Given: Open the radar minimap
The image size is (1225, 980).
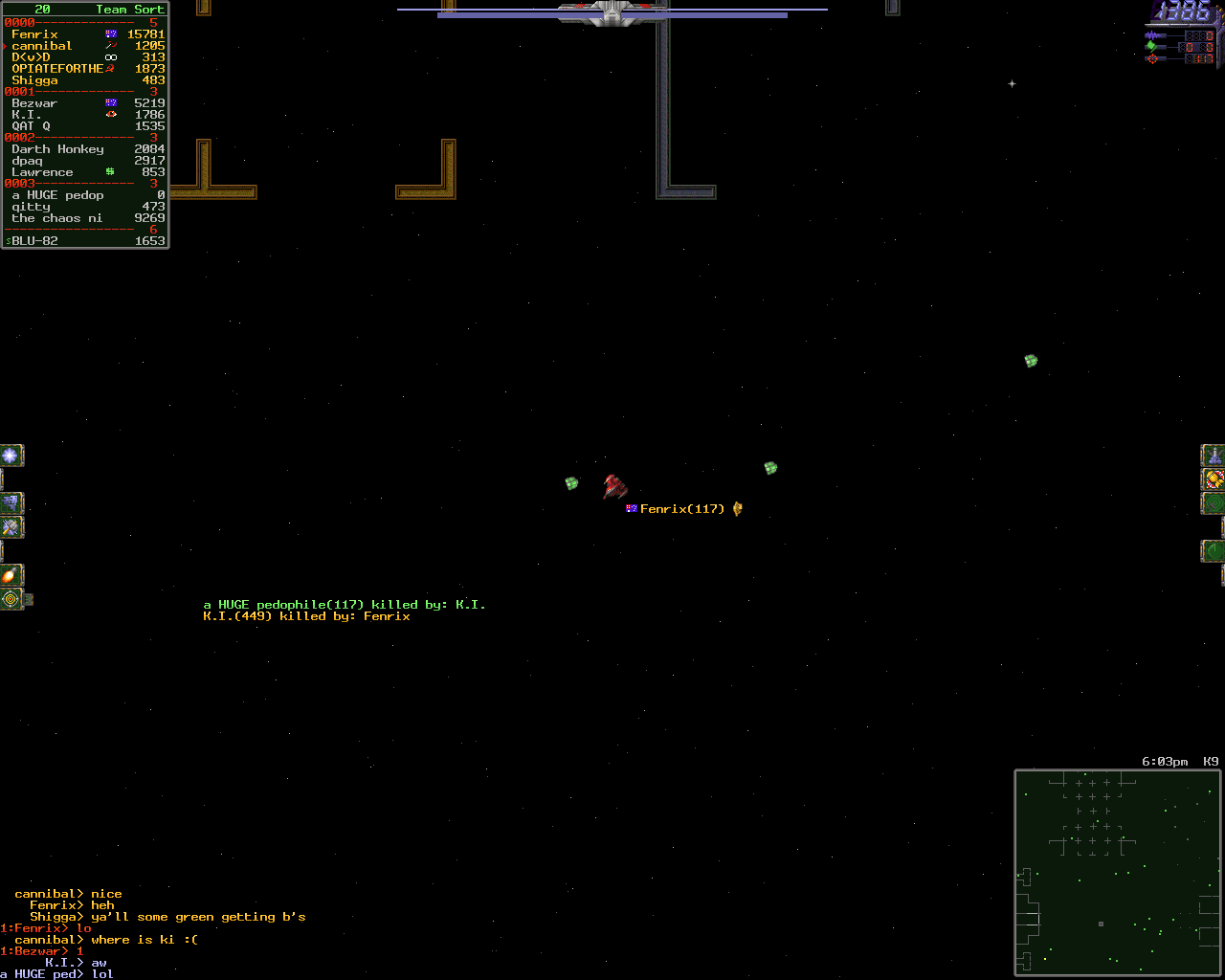Looking at the screenshot, I should (x=1119, y=872).
